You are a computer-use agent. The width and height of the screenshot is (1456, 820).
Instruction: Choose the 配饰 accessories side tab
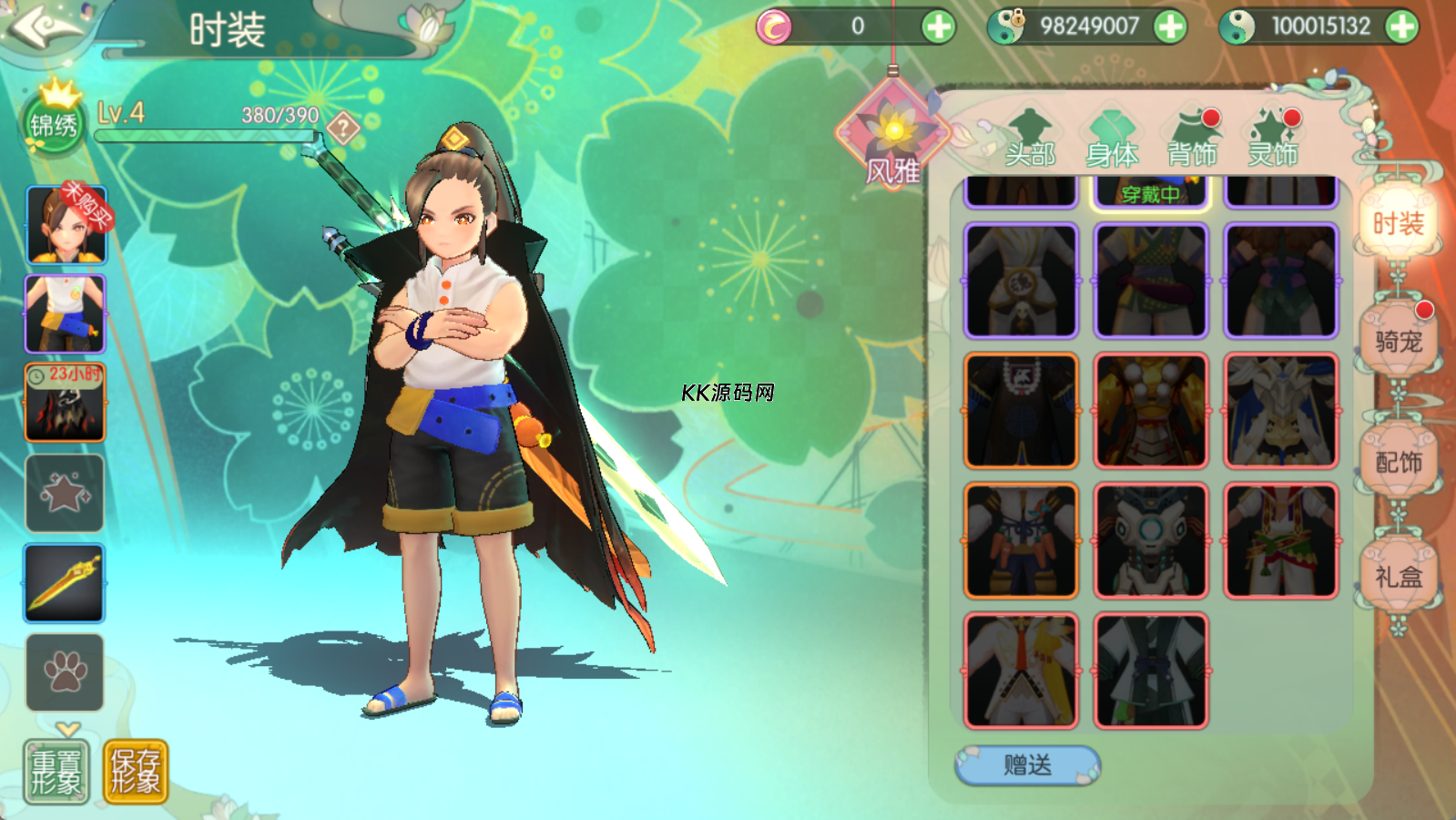click(1398, 462)
